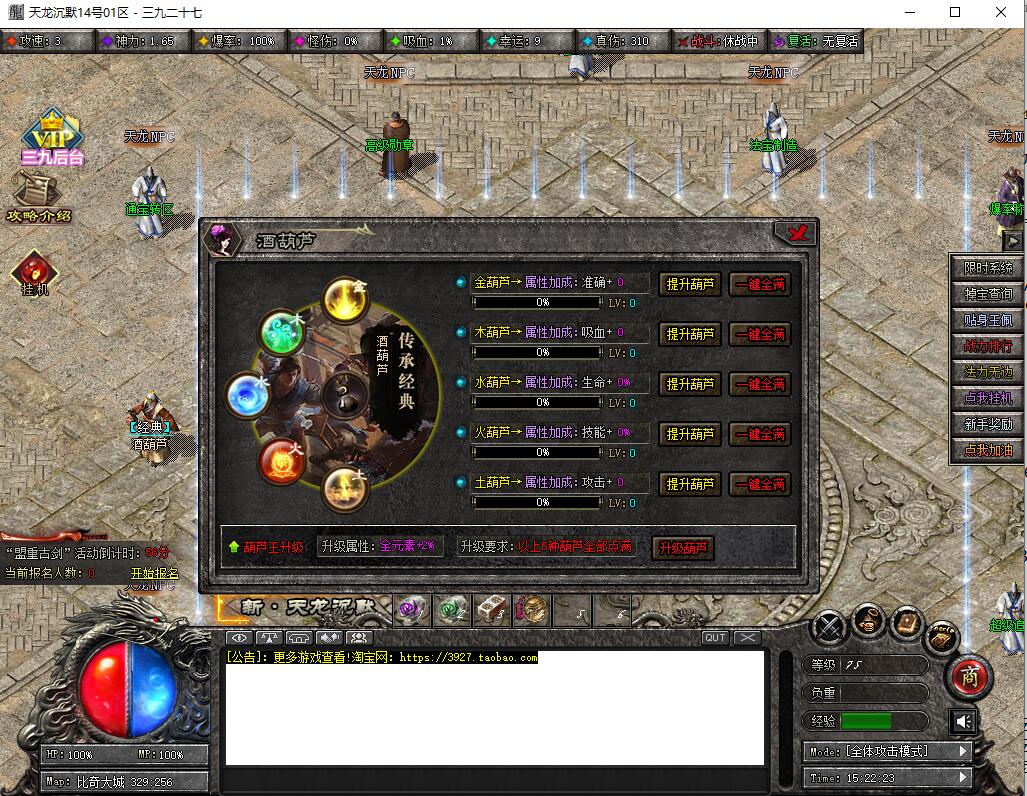
Task: Maximize the game window
Action: [x=955, y=12]
